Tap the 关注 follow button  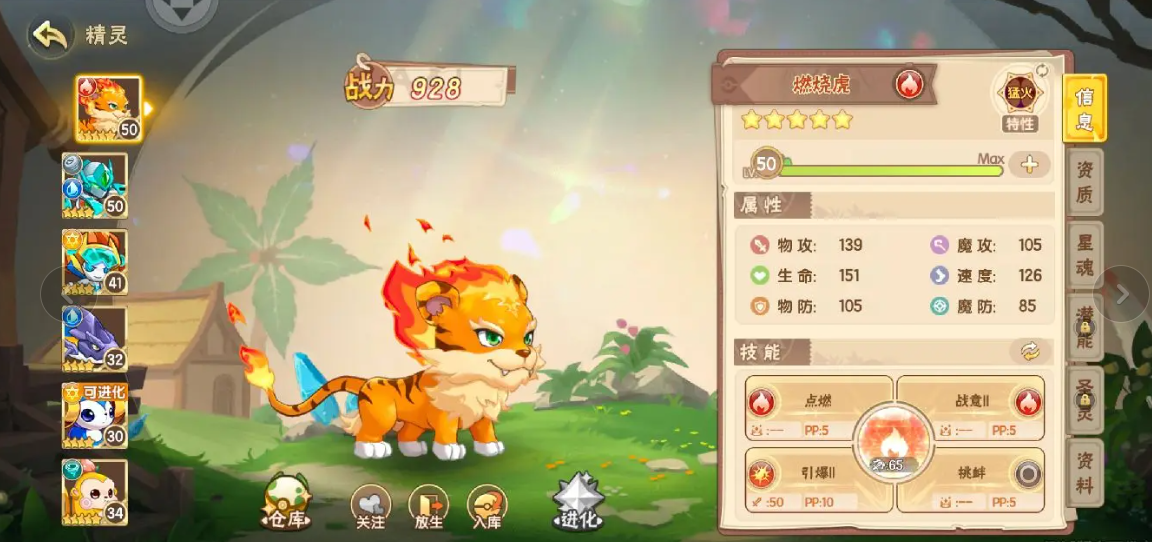tap(370, 509)
